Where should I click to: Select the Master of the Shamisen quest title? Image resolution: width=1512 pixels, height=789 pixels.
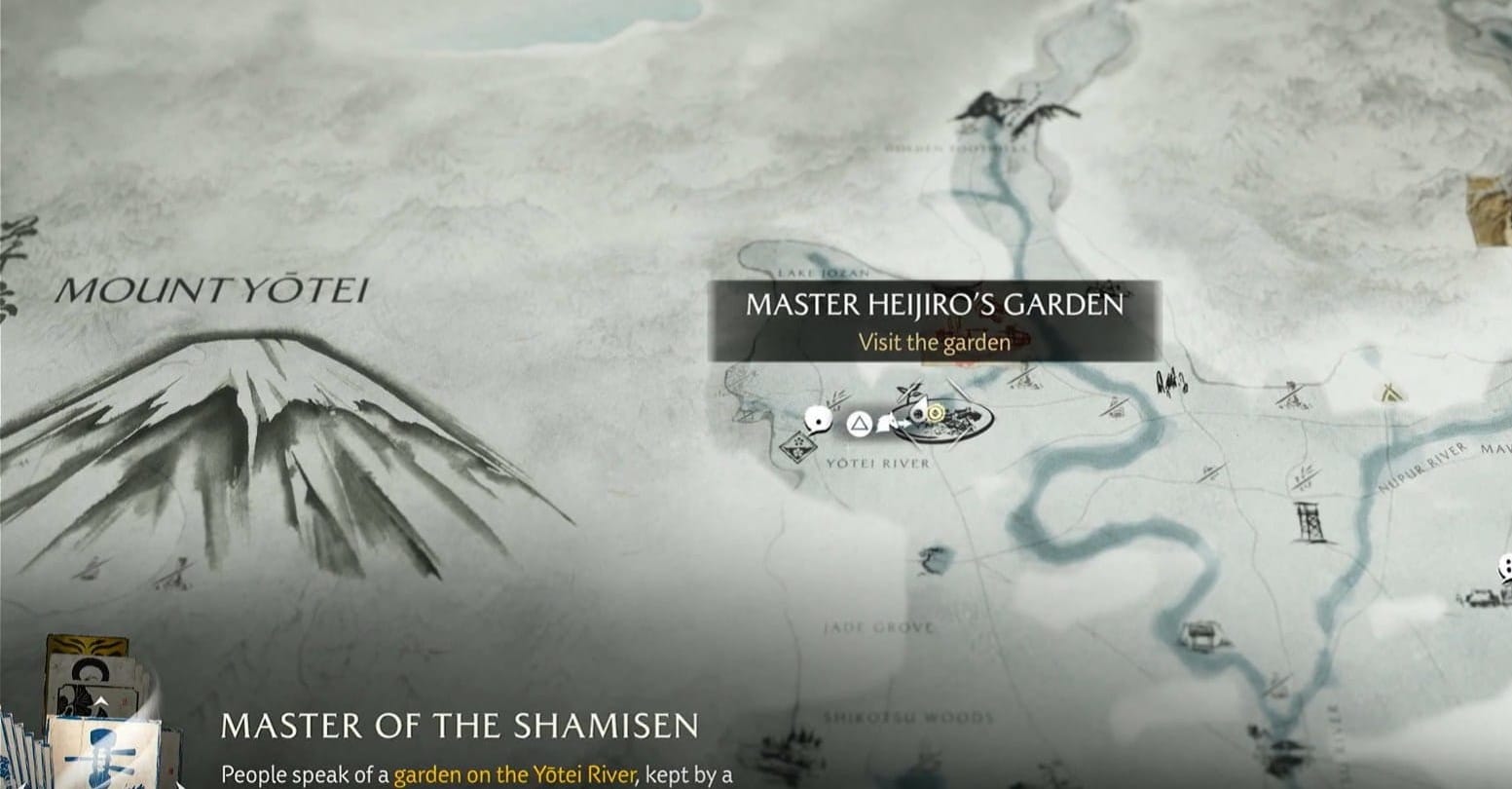tap(460, 726)
